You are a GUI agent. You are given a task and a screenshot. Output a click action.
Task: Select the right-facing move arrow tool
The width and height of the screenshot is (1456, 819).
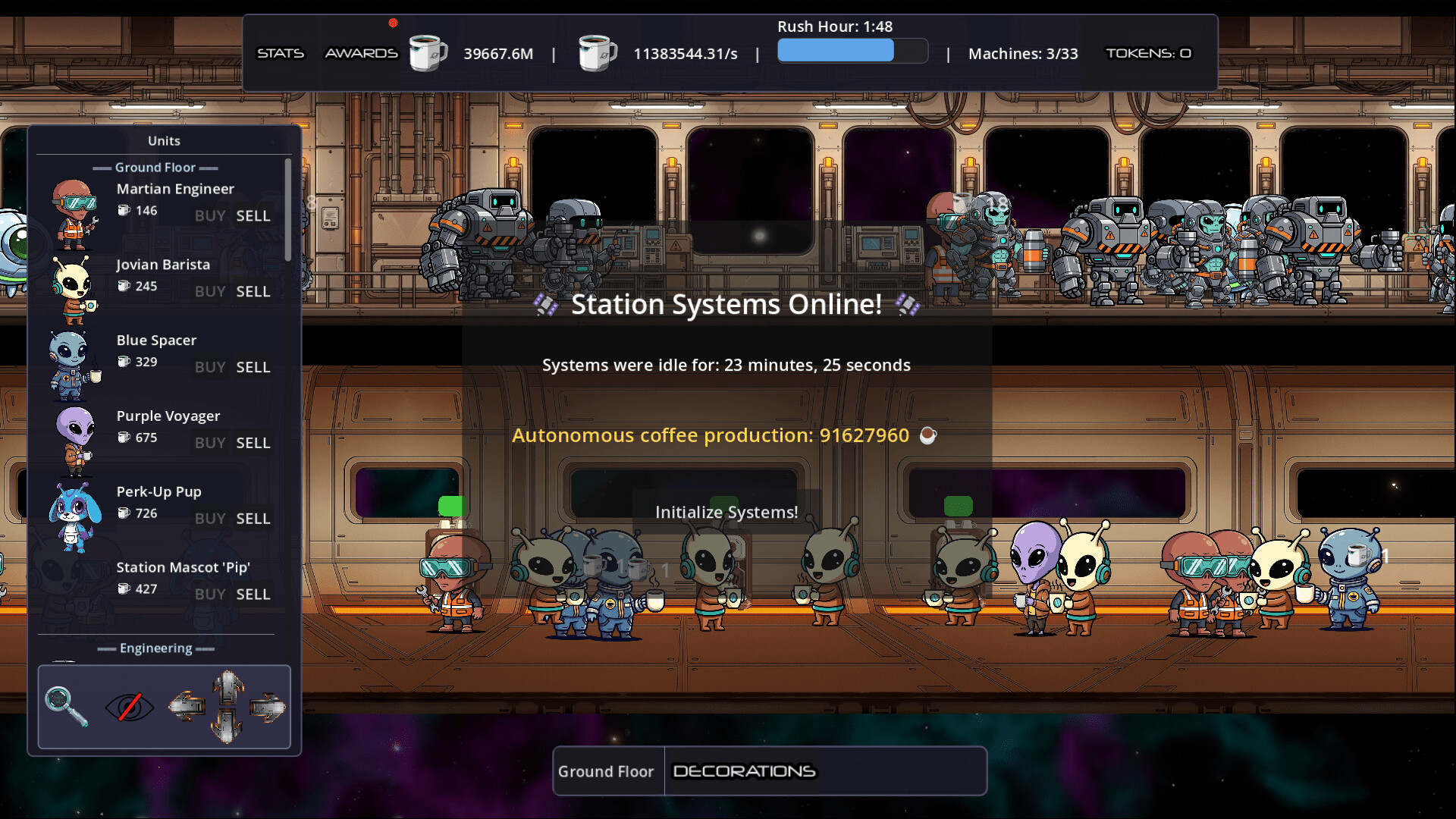267,705
